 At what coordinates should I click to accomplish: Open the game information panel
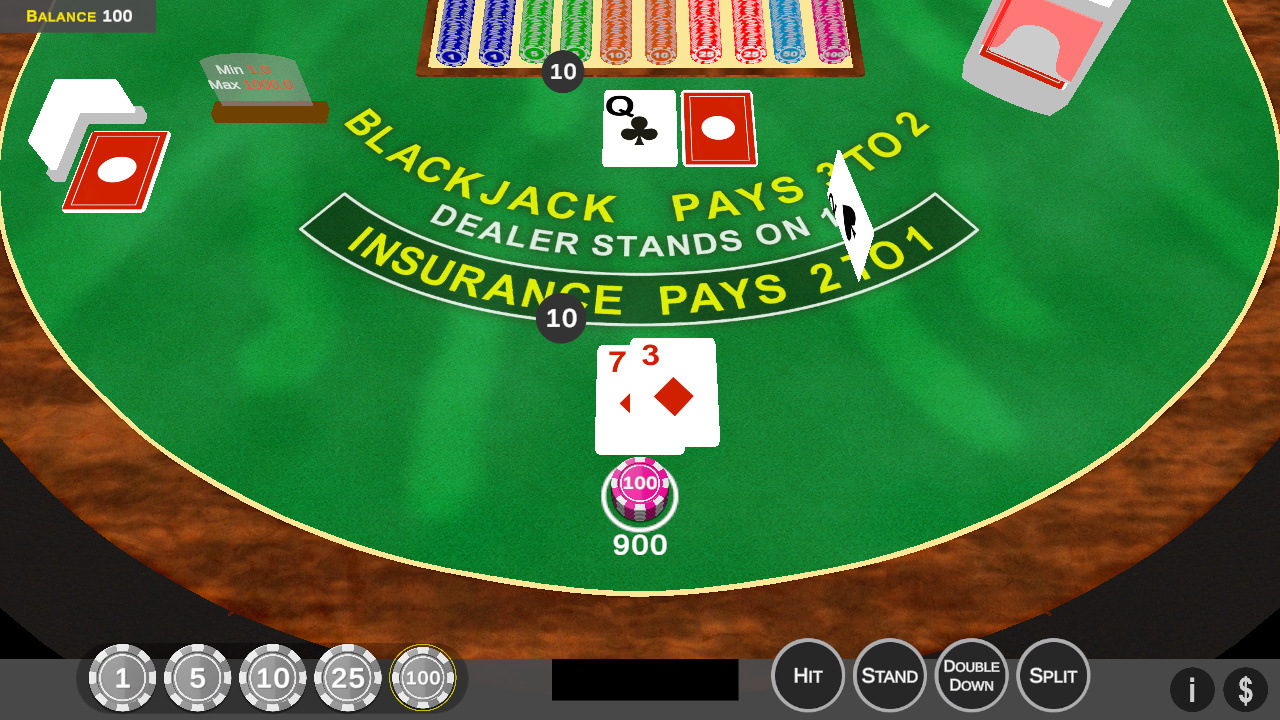1192,690
